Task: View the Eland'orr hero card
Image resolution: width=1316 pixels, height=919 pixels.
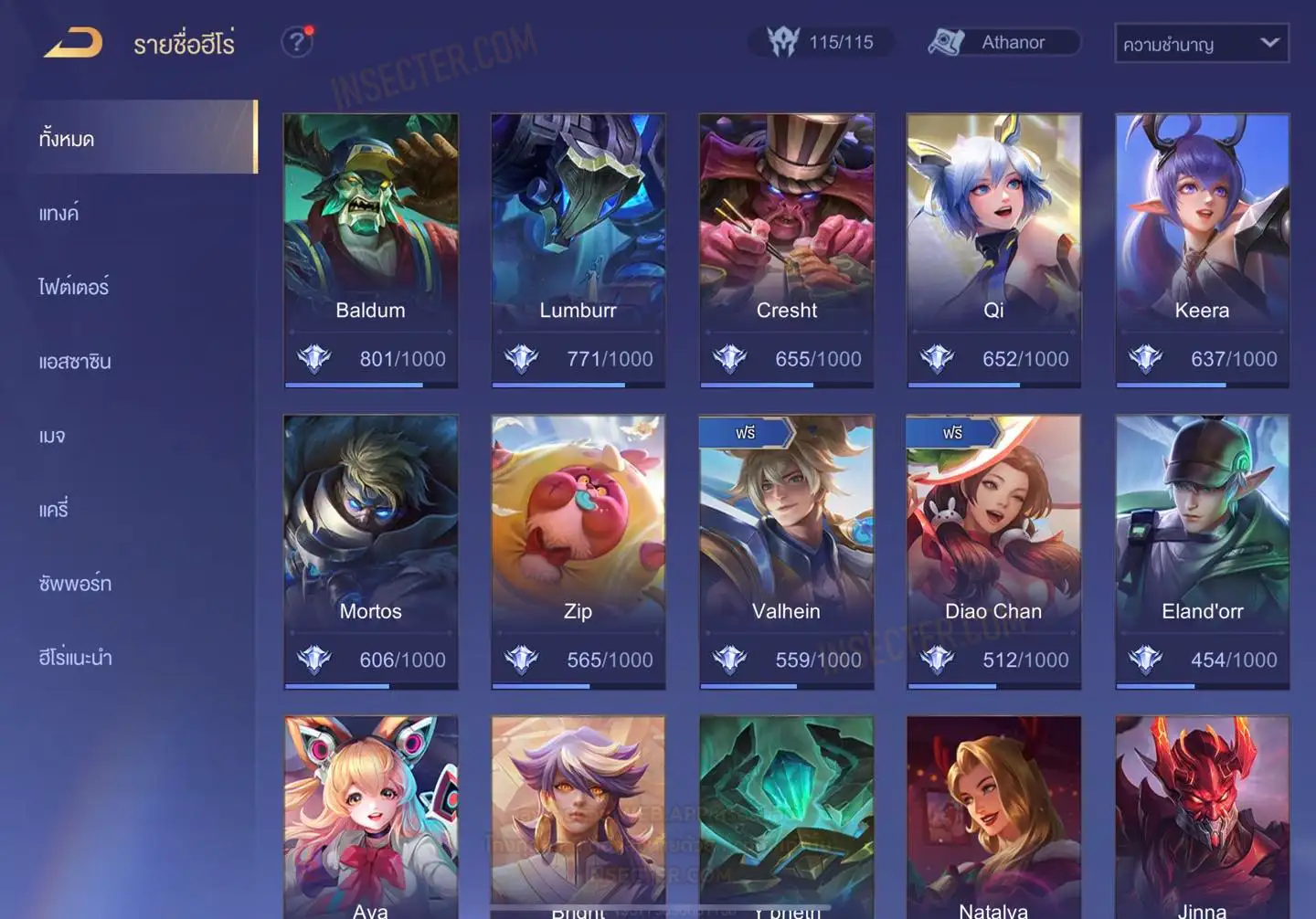Action: click(x=1202, y=551)
